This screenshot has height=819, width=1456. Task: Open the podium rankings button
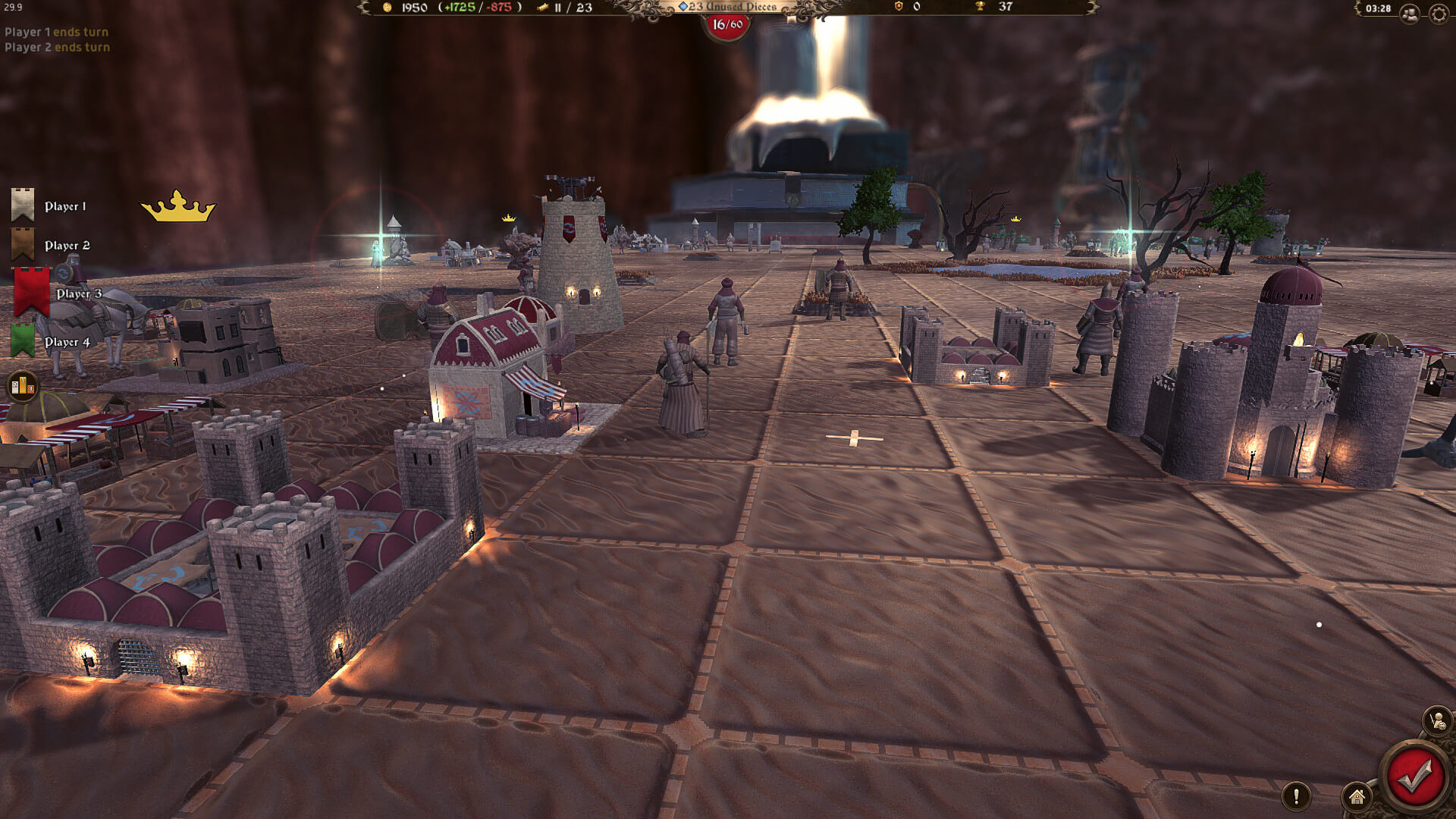pos(22,387)
